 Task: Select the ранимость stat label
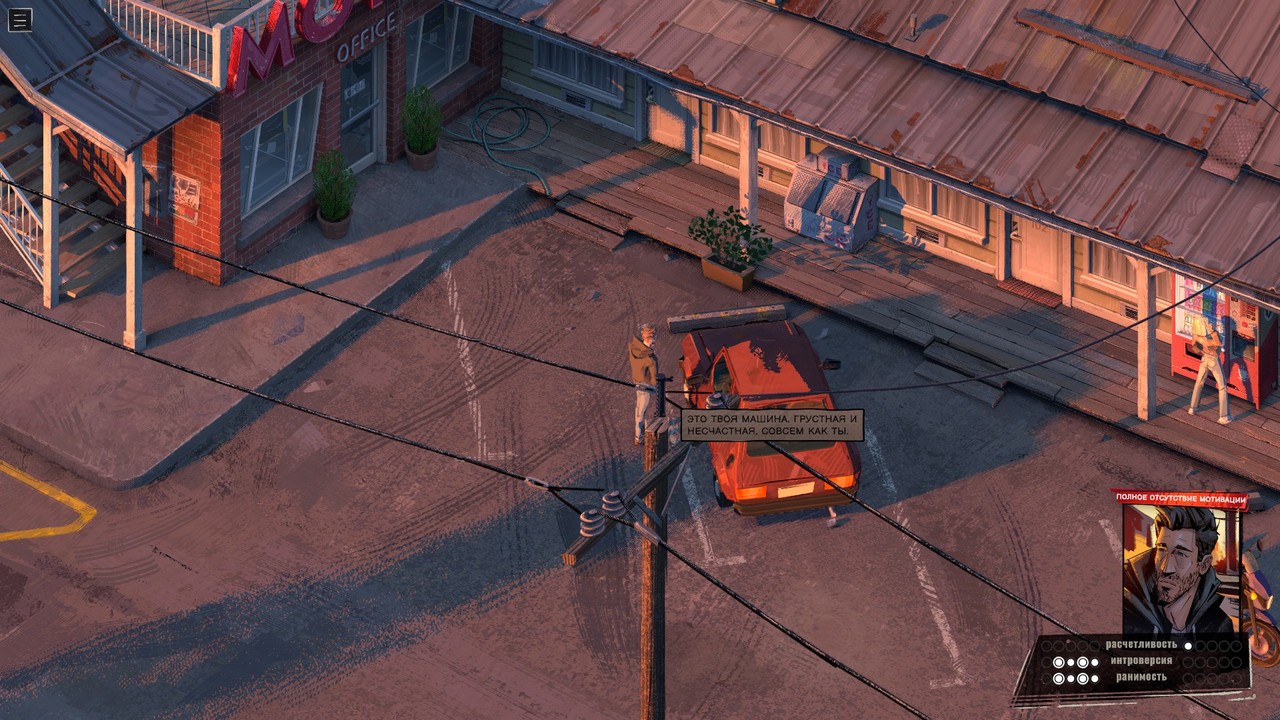[x=1142, y=679]
